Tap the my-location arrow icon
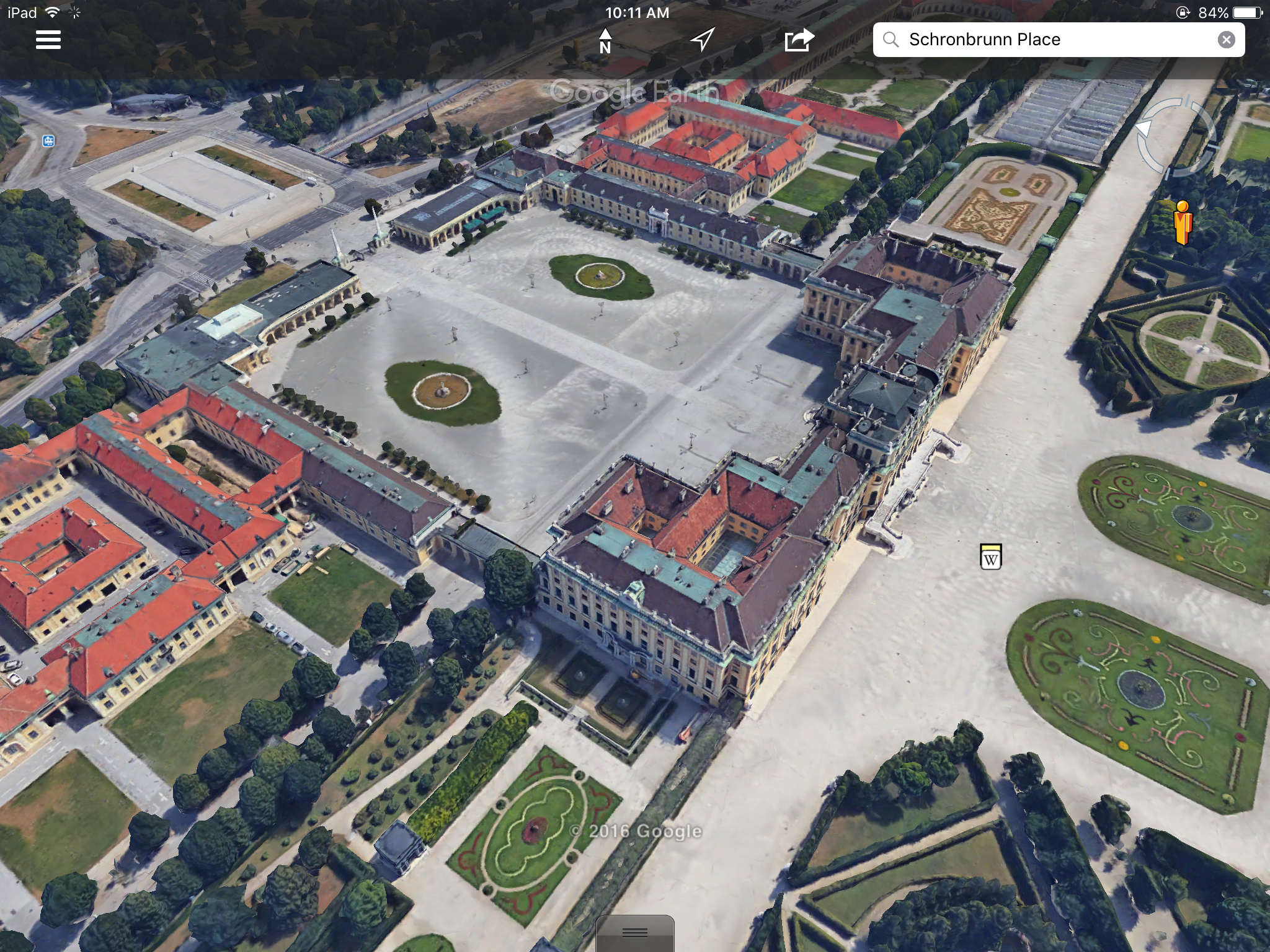This screenshot has height=952, width=1270. (x=703, y=40)
